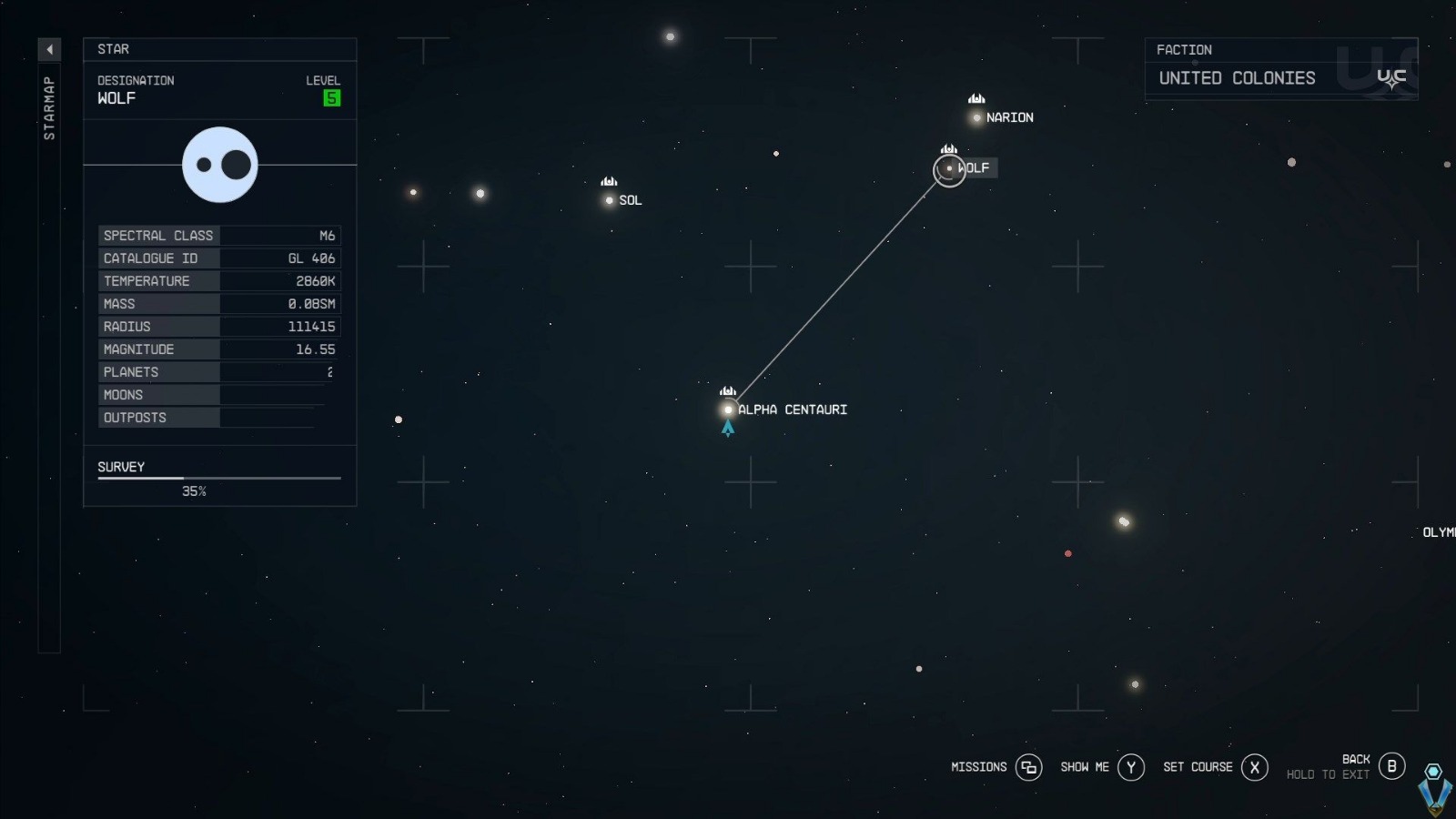Click the blue ship indicator below Alpha Centauri label

728,428
